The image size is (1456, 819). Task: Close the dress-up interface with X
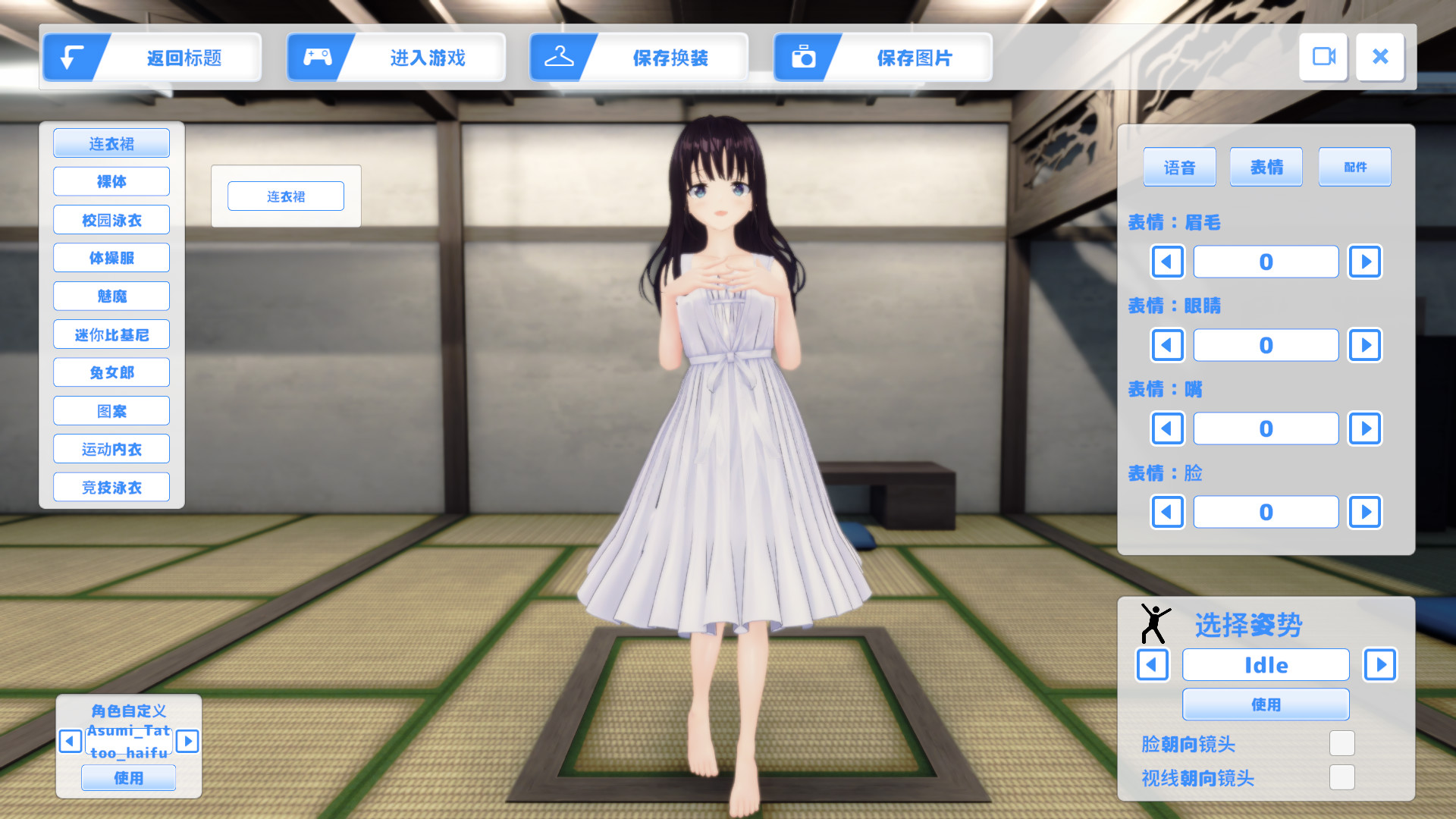tap(1380, 57)
